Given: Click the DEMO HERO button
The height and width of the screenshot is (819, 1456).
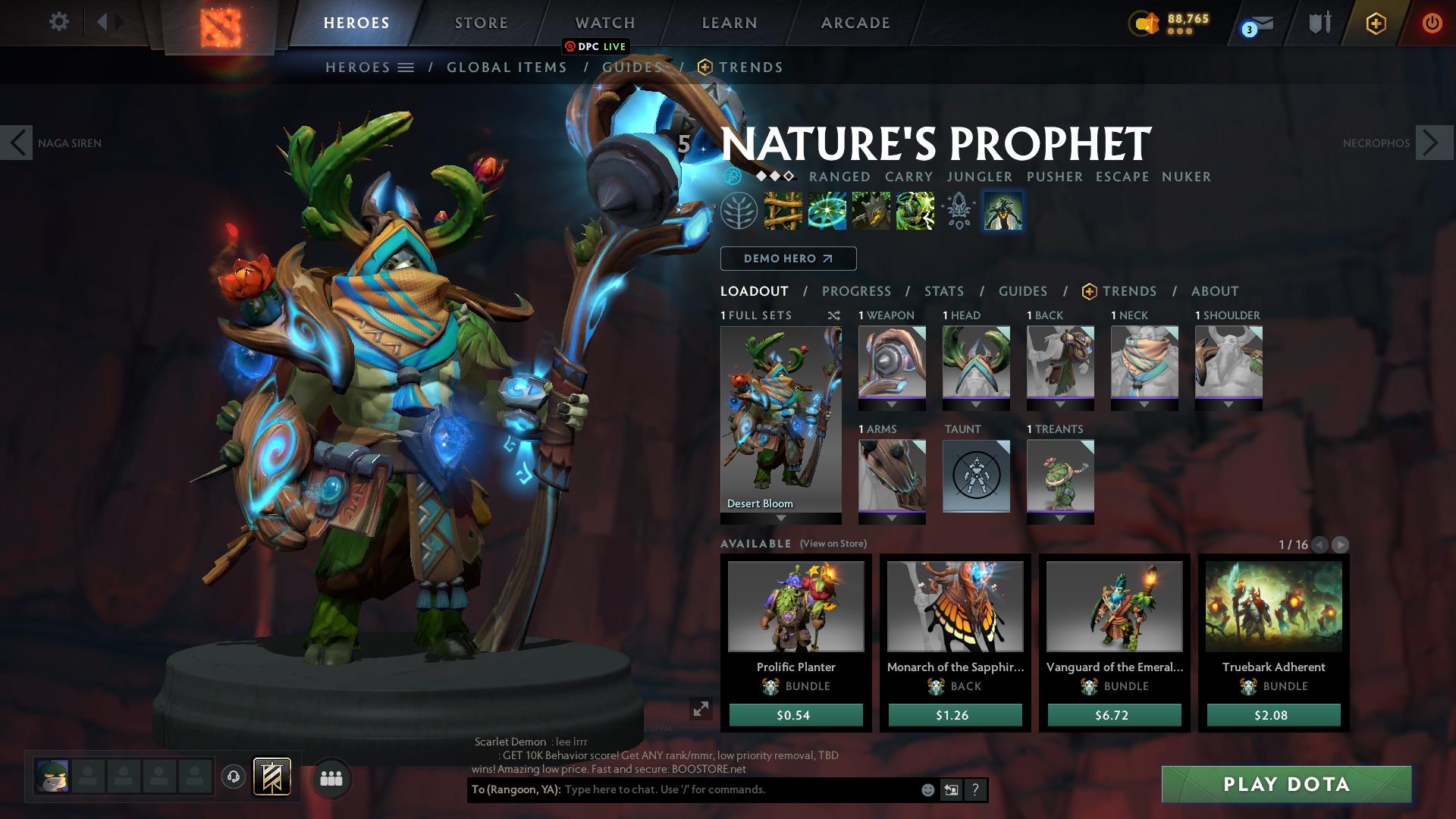Looking at the screenshot, I should point(787,258).
